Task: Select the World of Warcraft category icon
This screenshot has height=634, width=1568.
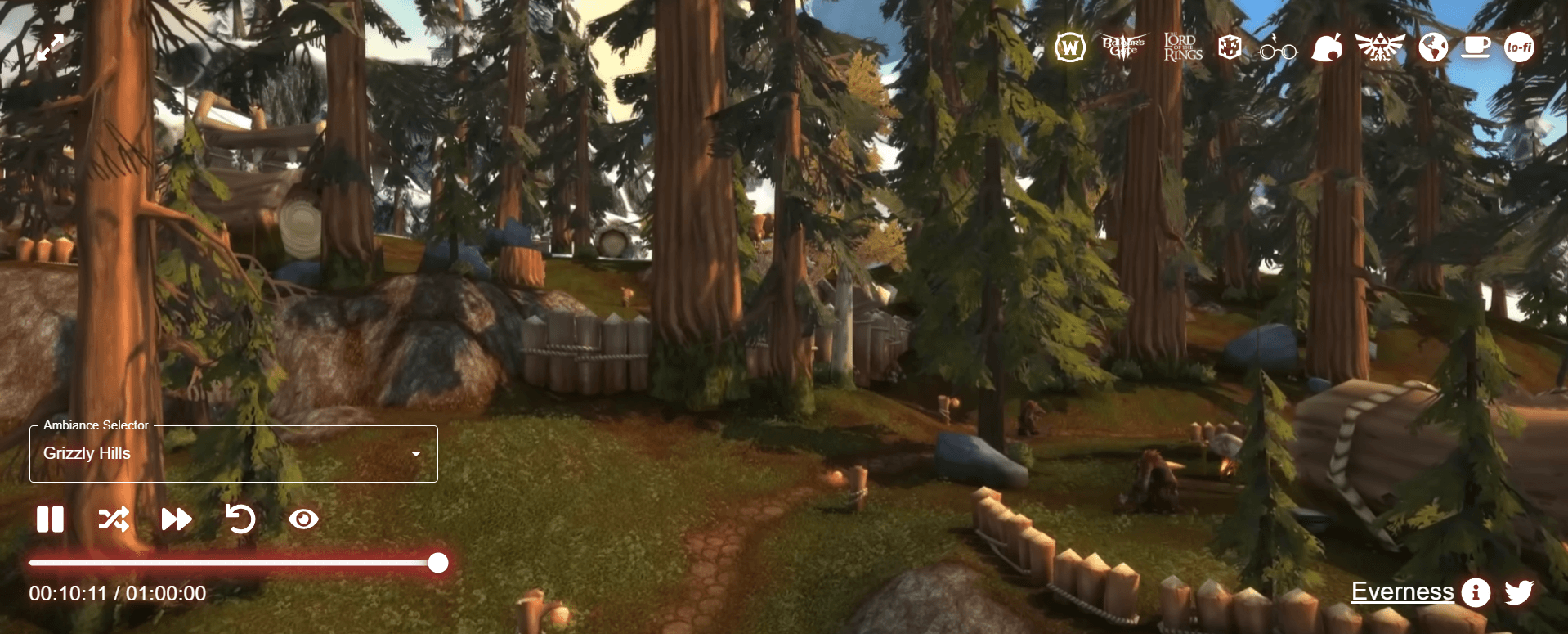Action: 1069,47
